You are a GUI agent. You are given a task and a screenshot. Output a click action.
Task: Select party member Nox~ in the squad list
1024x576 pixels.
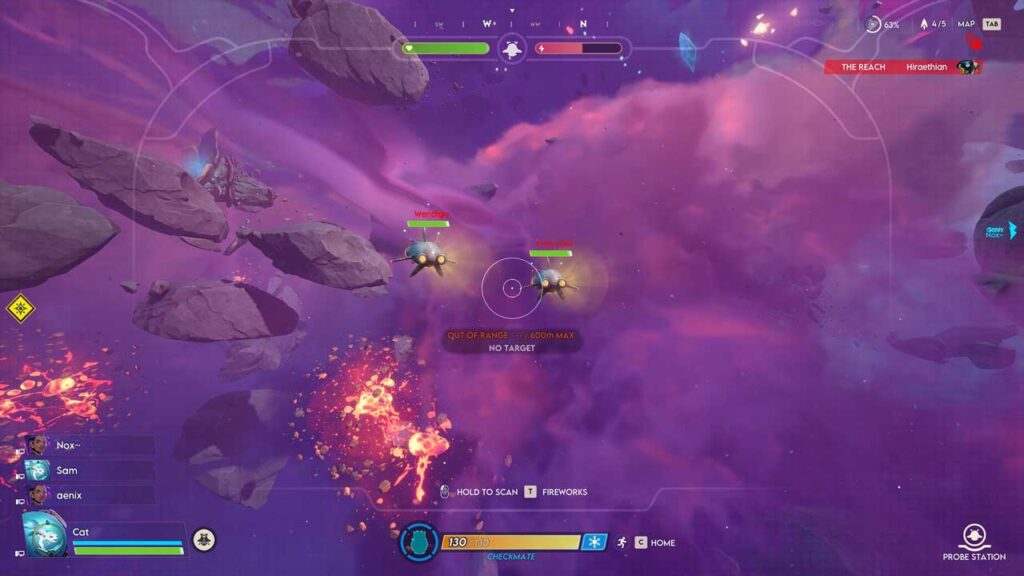click(x=68, y=446)
